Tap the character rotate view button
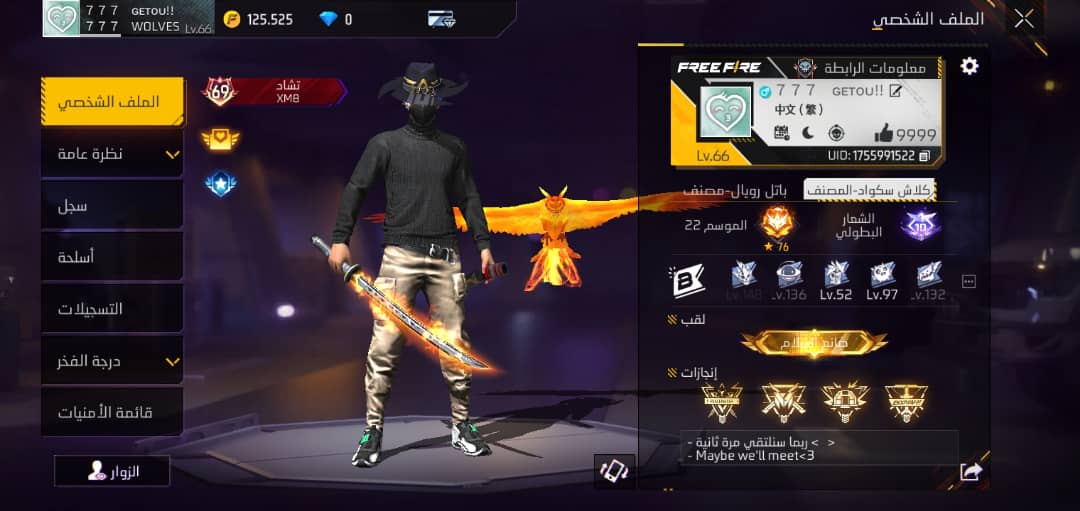 pyautogui.click(x=613, y=471)
